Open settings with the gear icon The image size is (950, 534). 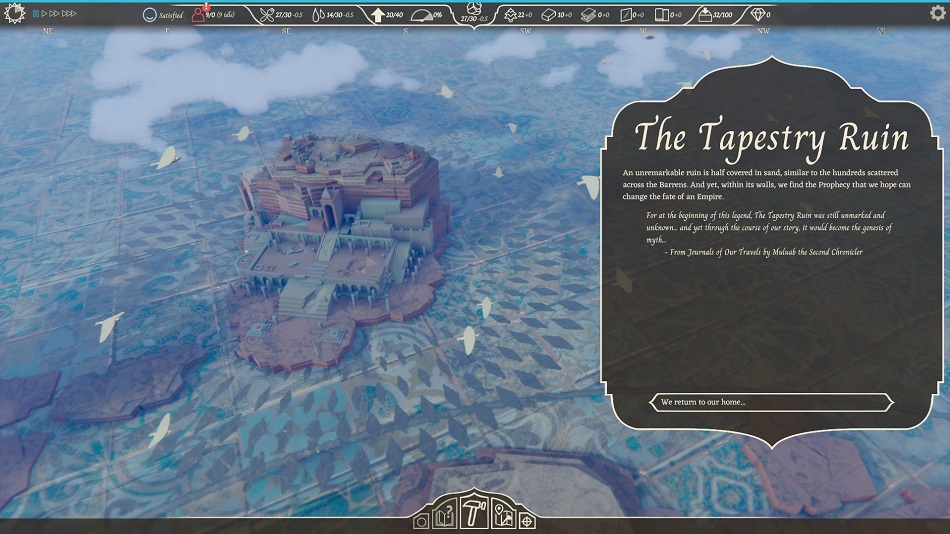[x=937, y=14]
